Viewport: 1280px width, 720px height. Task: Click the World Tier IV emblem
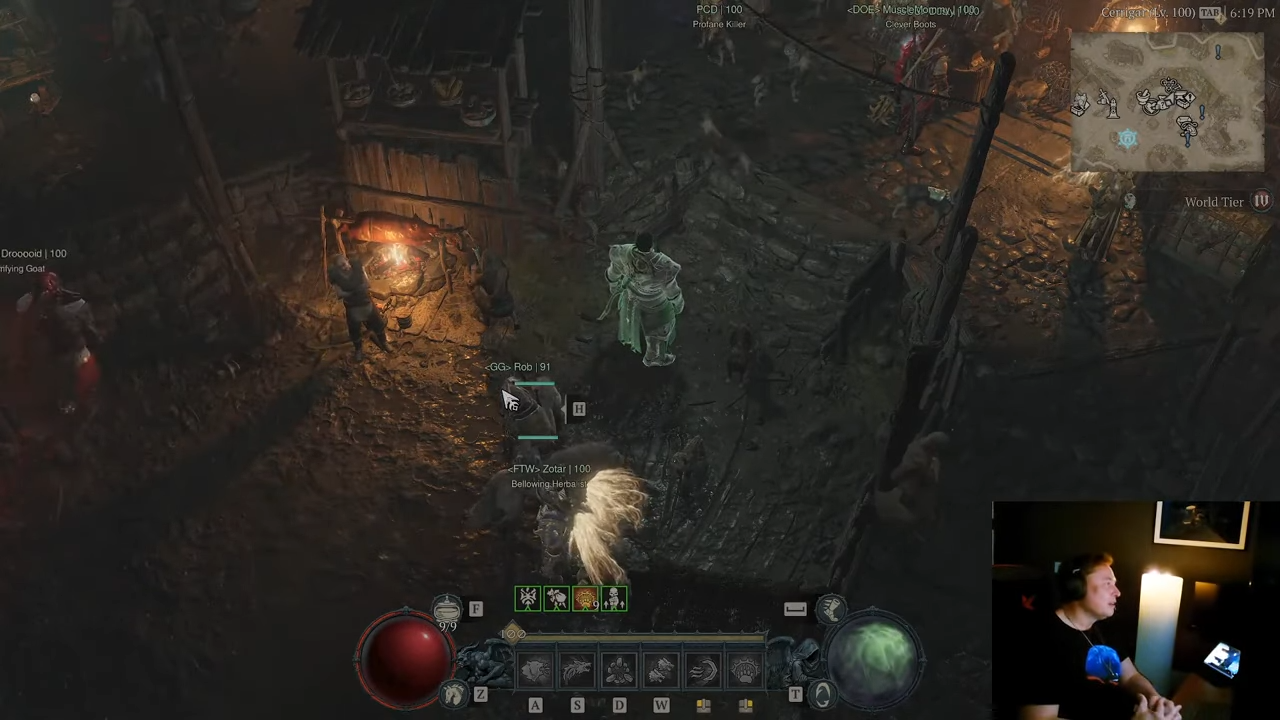pos(1261,201)
